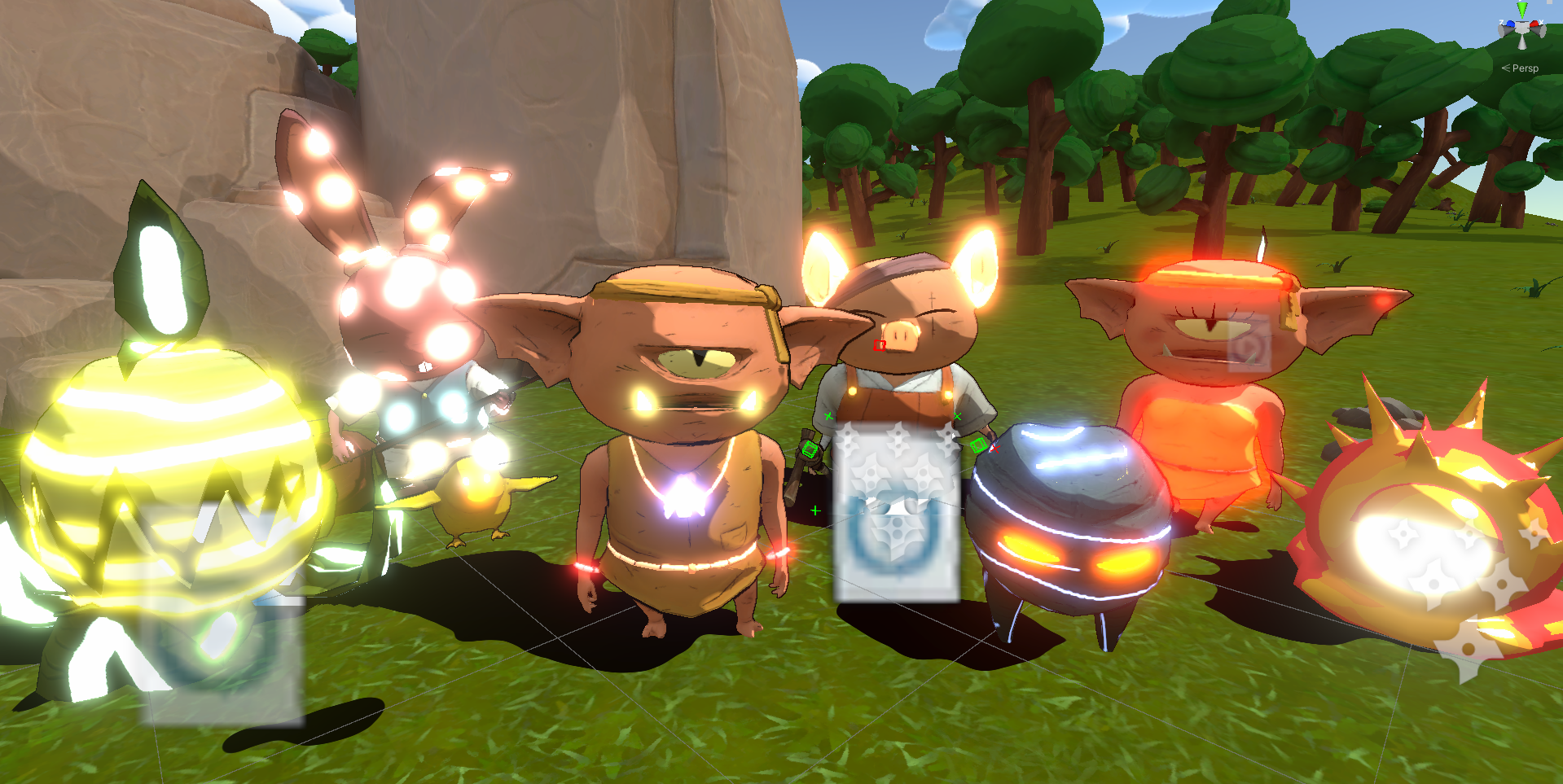
Task: Toggle the Persp projection label
Action: tap(1524, 68)
